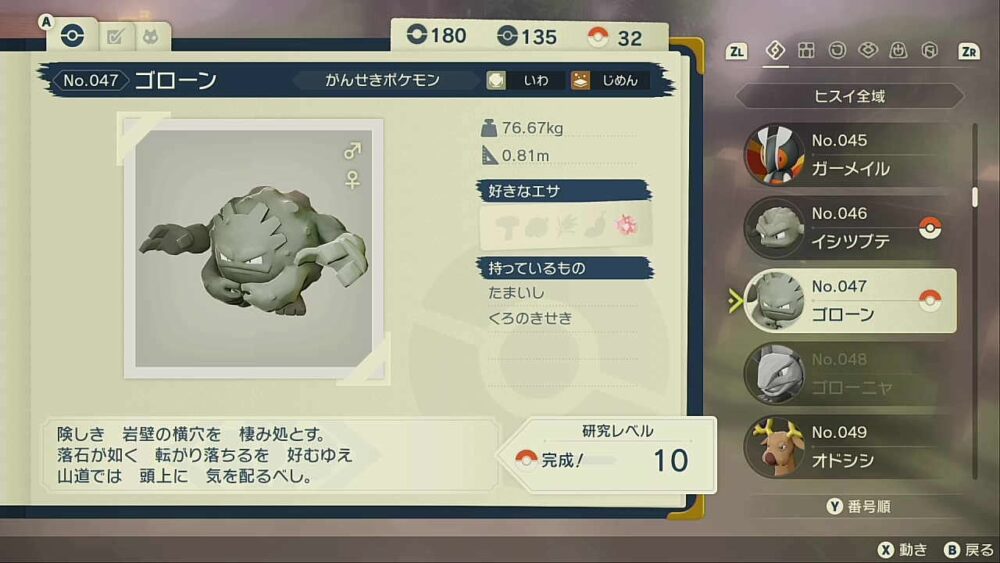Image resolution: width=1000 pixels, height=563 pixels.
Task: Select the ヒスイ全域 diamond area tab
Action: (x=775, y=51)
